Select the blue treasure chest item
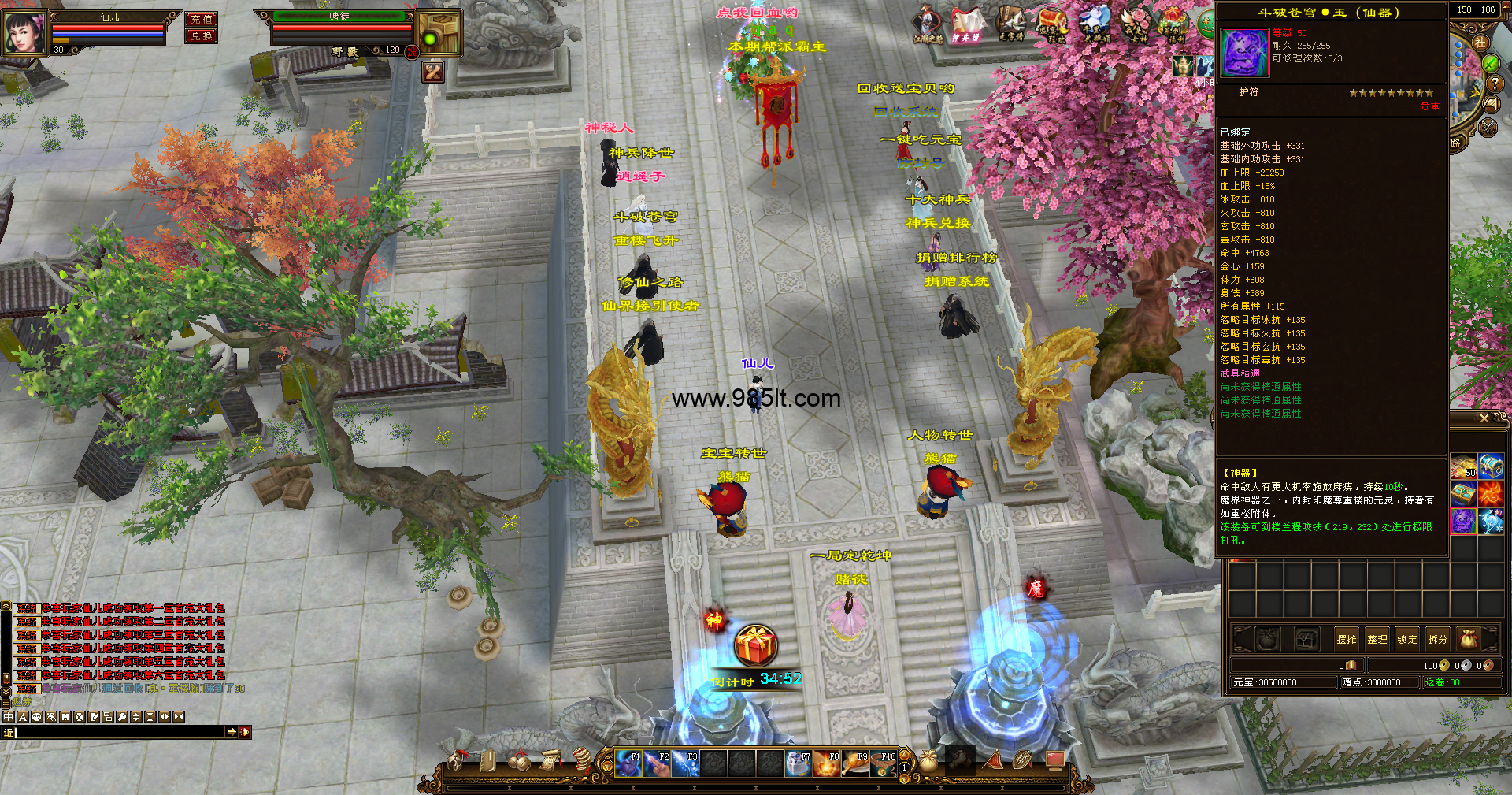The image size is (1512, 795). click(x=1491, y=466)
